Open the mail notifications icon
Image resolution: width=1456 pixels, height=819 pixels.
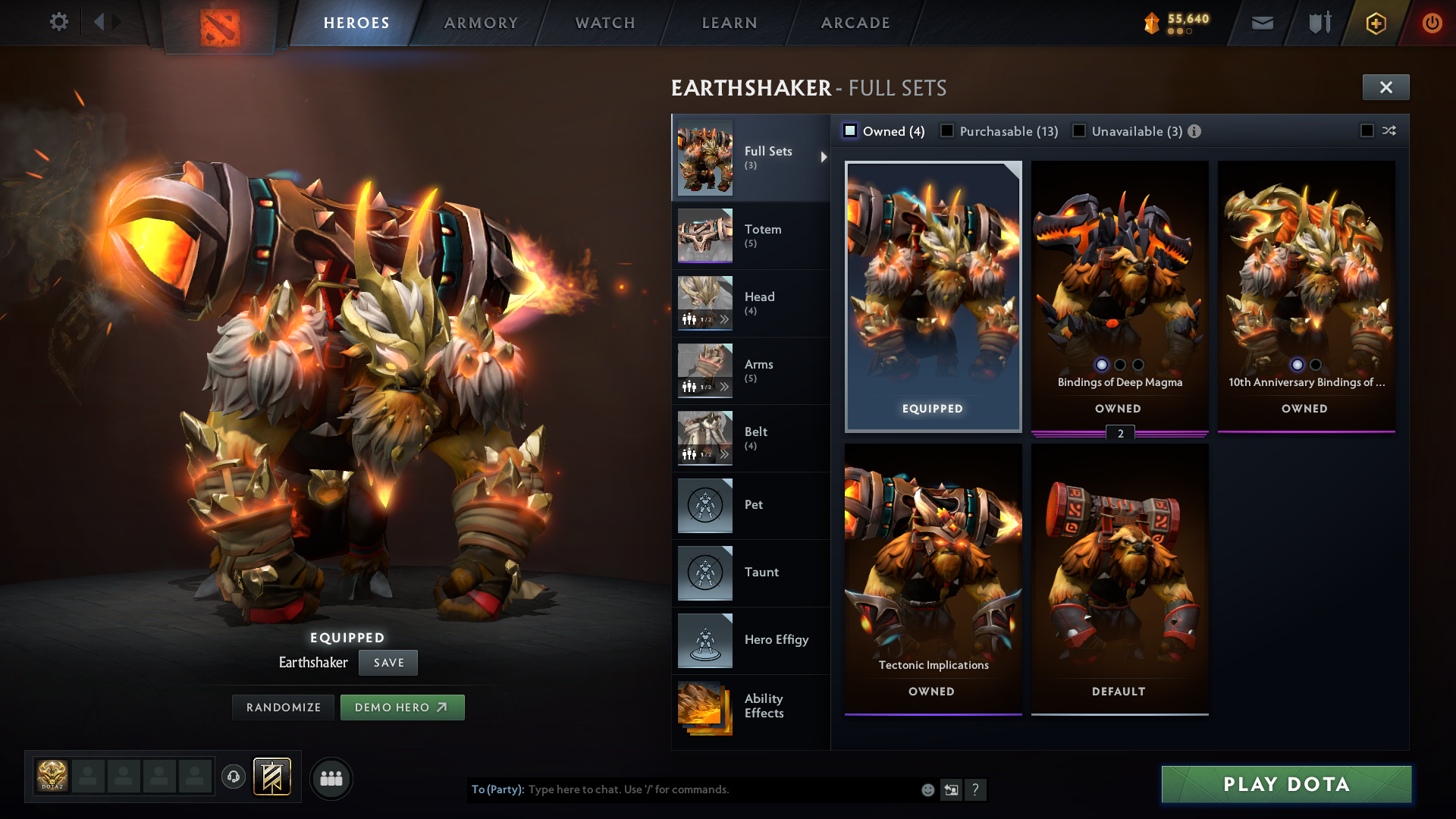point(1261,23)
